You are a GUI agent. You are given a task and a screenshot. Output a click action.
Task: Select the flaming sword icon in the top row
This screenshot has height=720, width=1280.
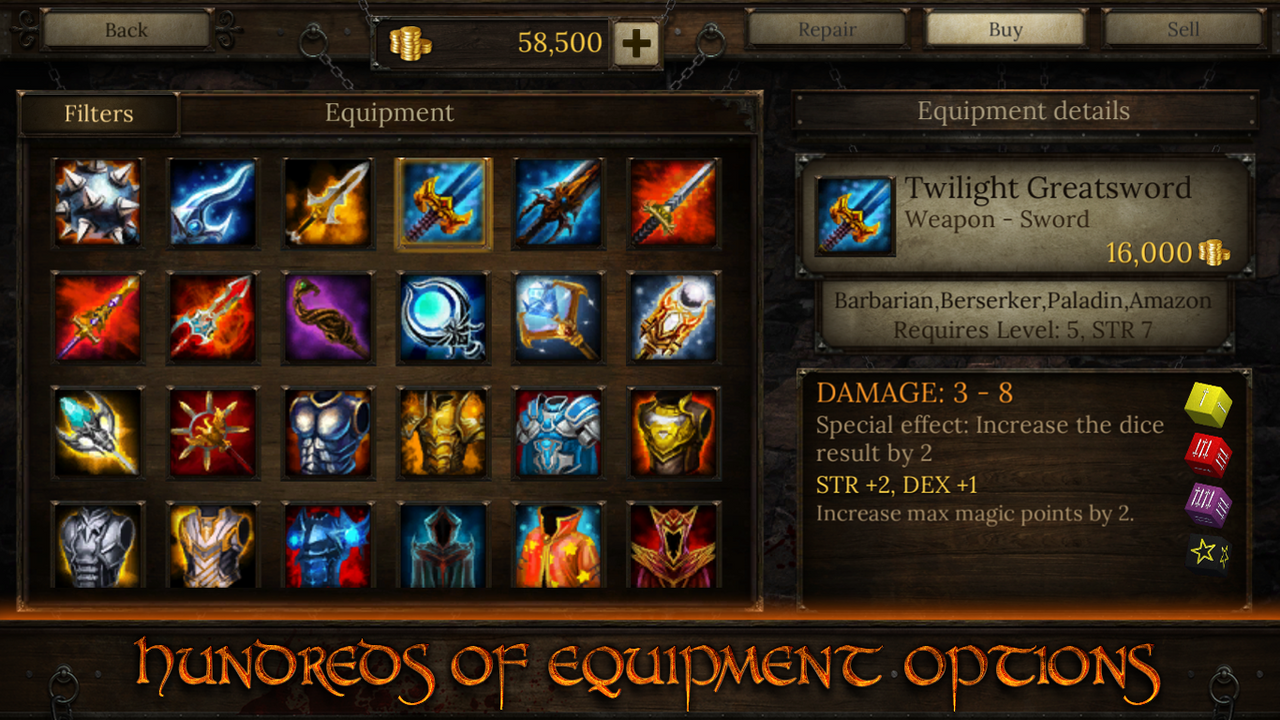(673, 204)
